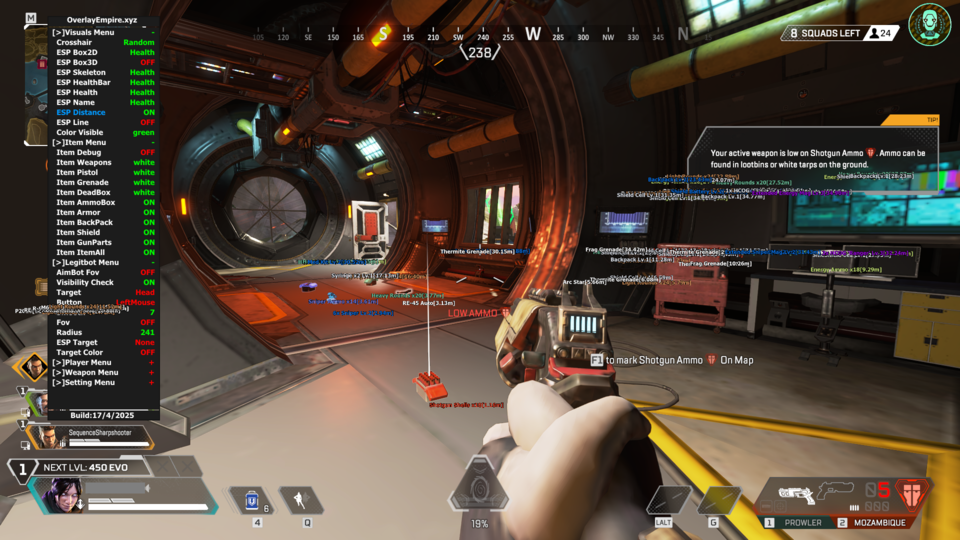This screenshot has width=960, height=540.
Task: Click the empty survival item slot
Action: pos(667,500)
